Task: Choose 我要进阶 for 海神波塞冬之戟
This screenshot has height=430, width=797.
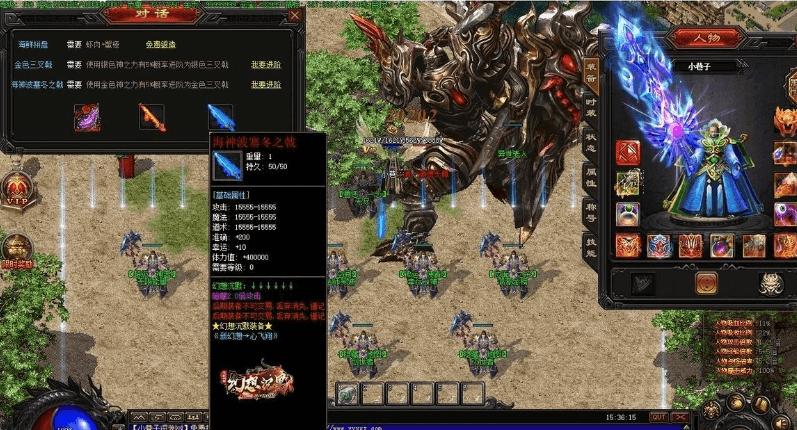Action: (x=266, y=86)
